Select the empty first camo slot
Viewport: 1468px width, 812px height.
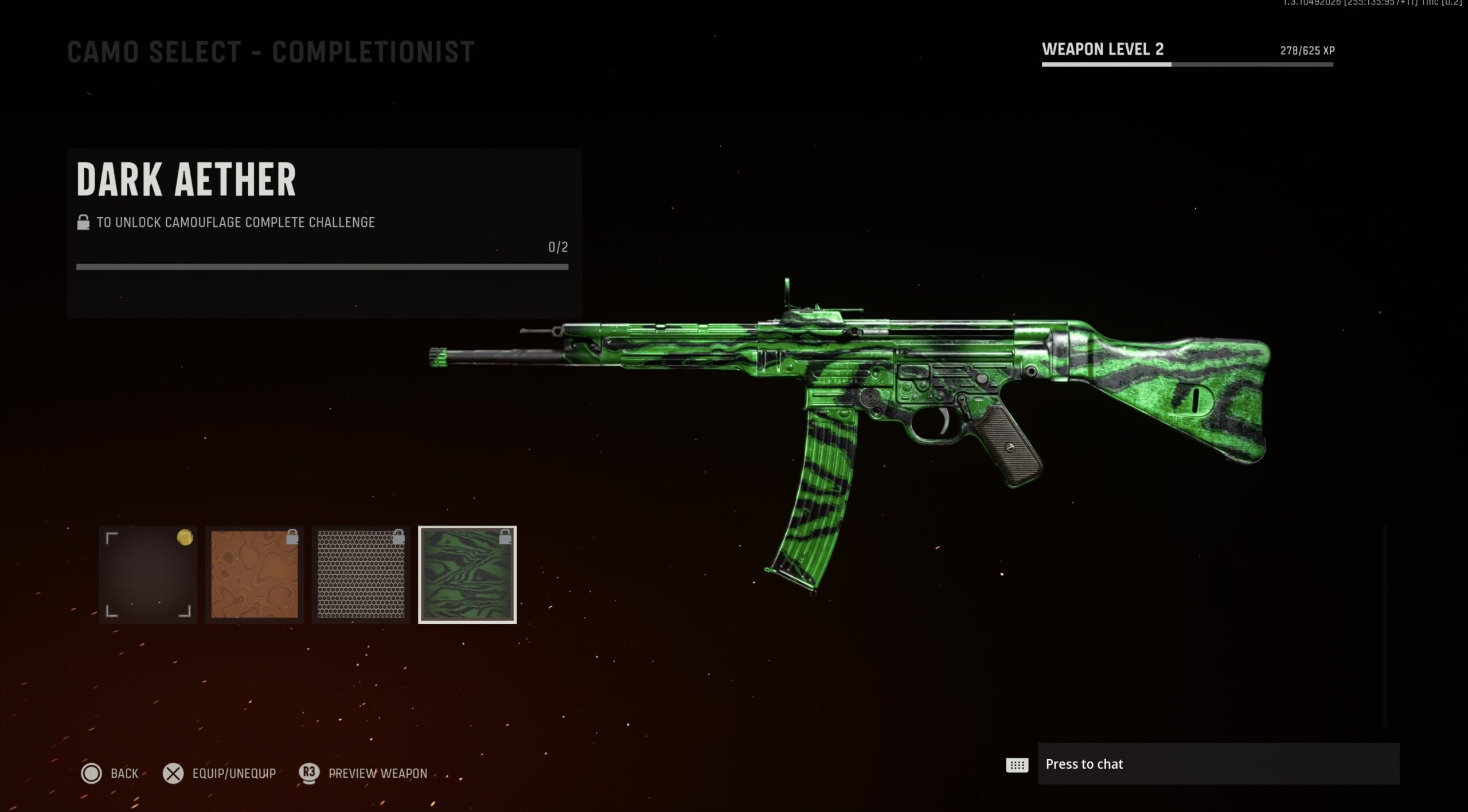pos(147,573)
